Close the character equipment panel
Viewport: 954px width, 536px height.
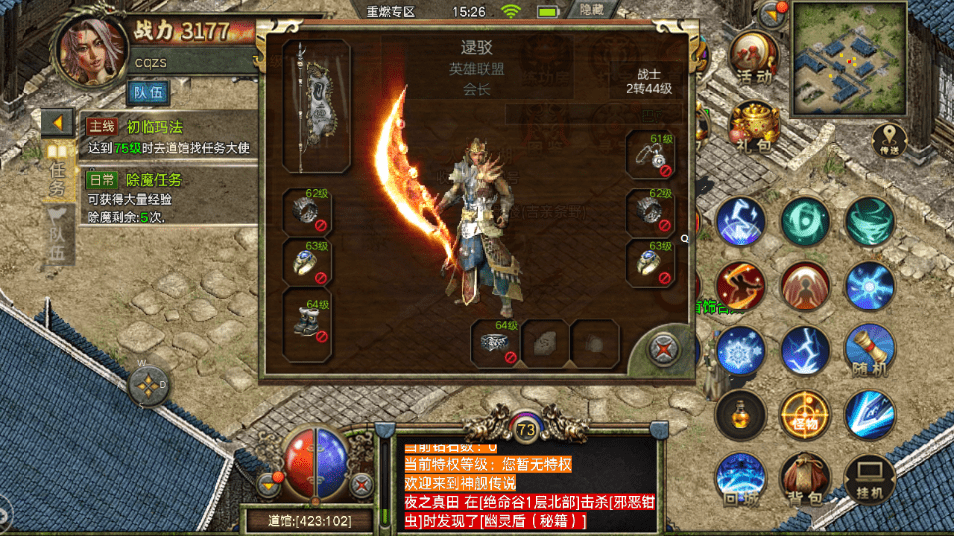[x=661, y=350]
